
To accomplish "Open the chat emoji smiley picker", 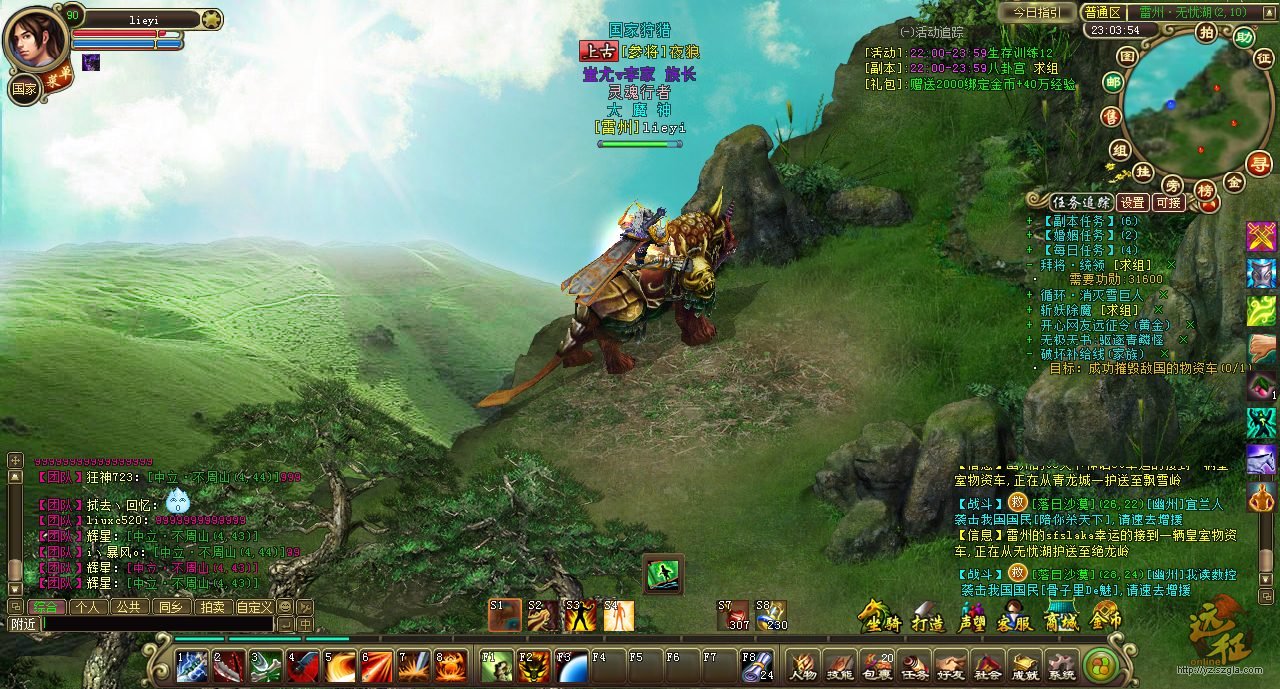I will [x=285, y=607].
